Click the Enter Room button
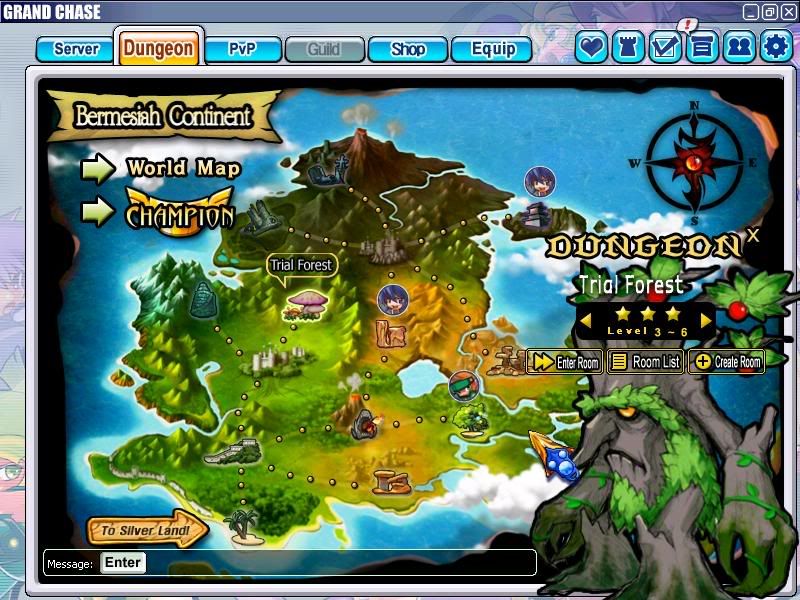The height and width of the screenshot is (600, 800). 565,362
